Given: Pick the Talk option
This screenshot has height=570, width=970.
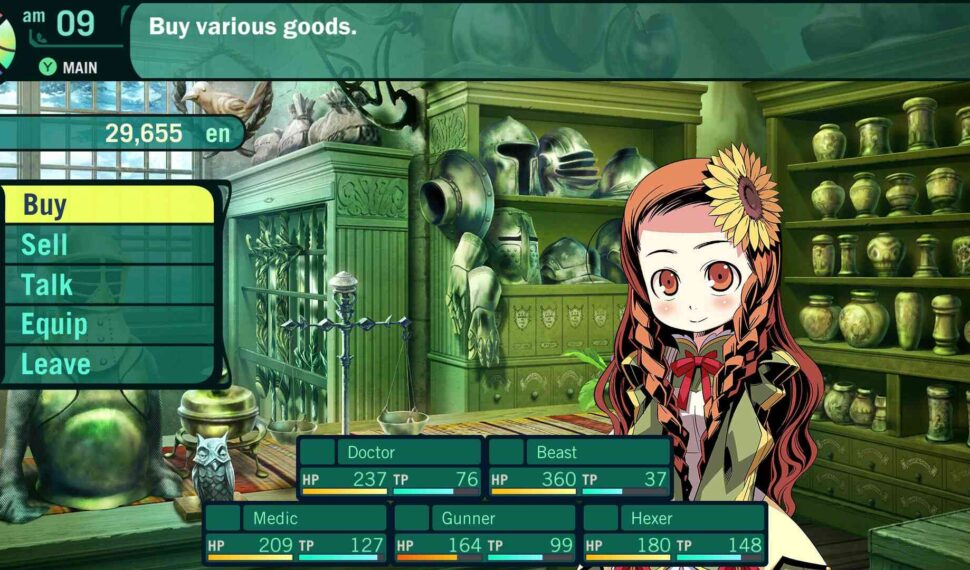Looking at the screenshot, I should coord(108,285).
